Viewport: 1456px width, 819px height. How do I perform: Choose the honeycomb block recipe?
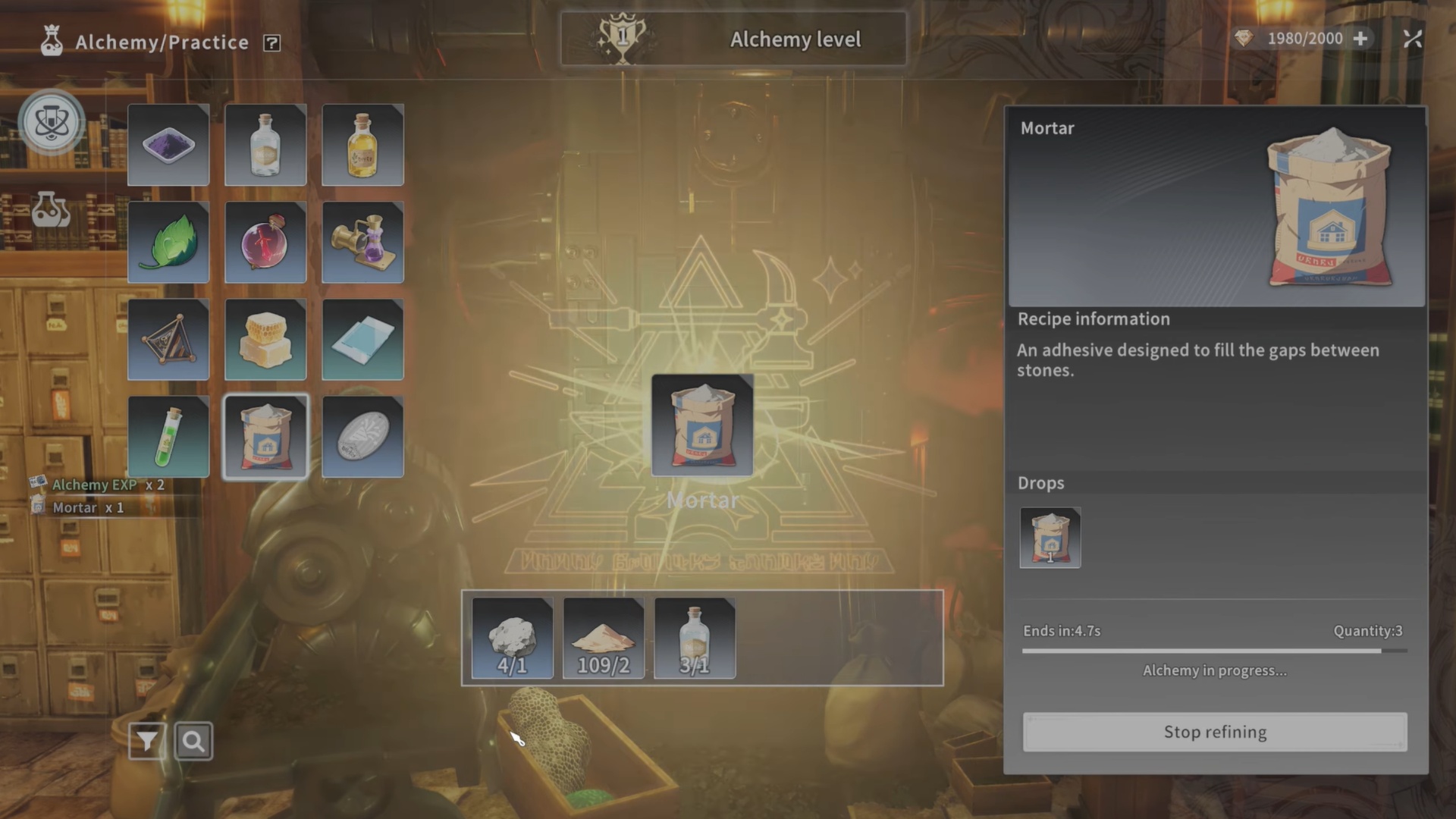265,339
